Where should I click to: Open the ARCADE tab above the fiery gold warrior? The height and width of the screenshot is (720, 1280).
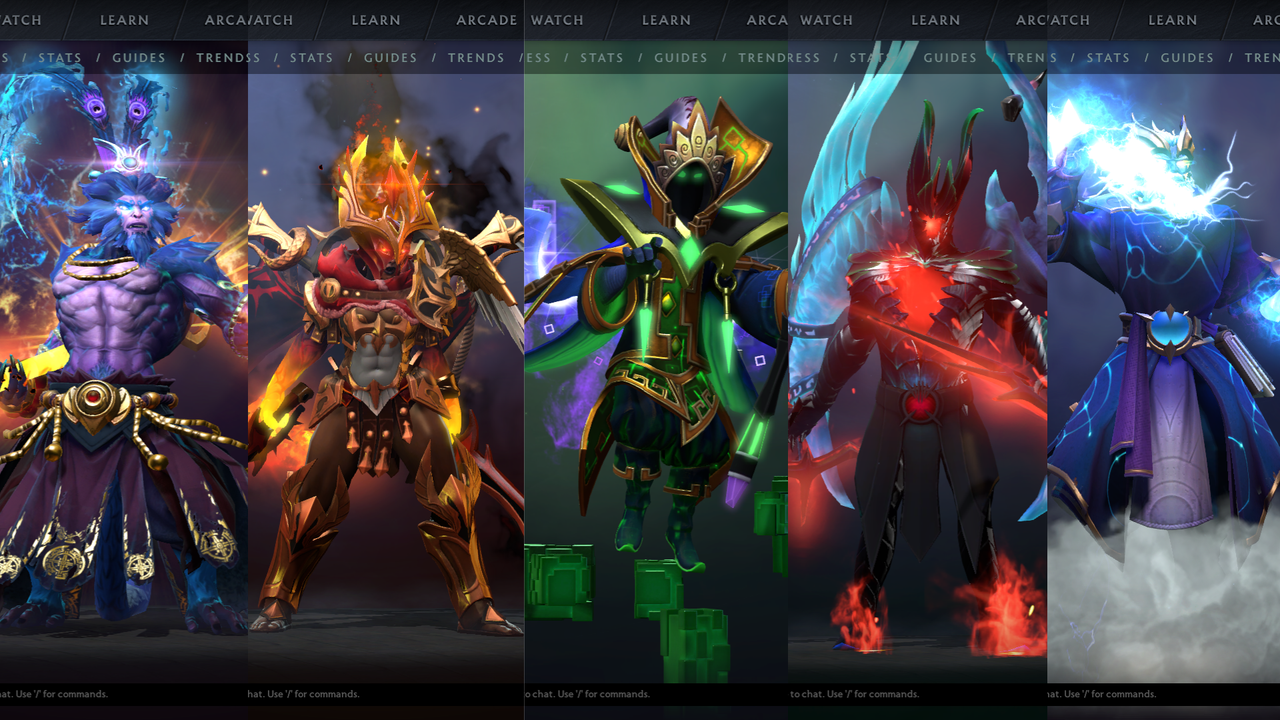[485, 20]
